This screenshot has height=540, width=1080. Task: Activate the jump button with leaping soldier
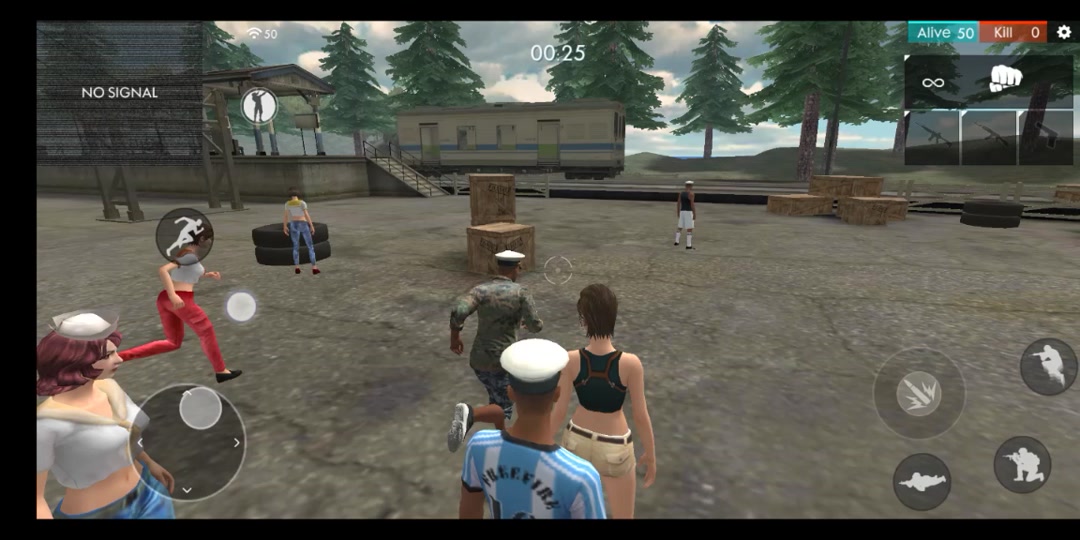click(x=1048, y=366)
